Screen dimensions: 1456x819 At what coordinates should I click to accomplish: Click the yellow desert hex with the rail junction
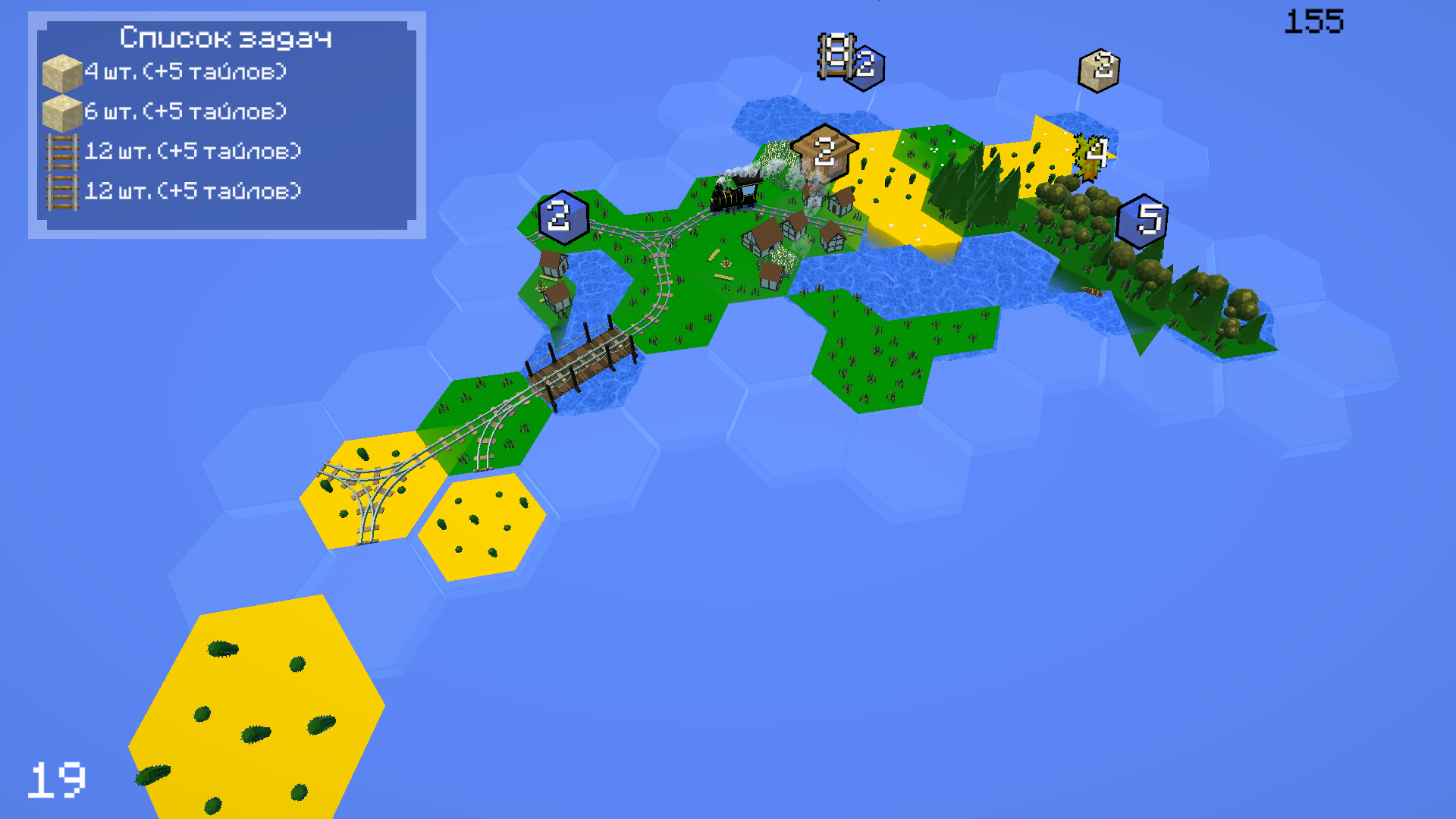click(x=364, y=493)
